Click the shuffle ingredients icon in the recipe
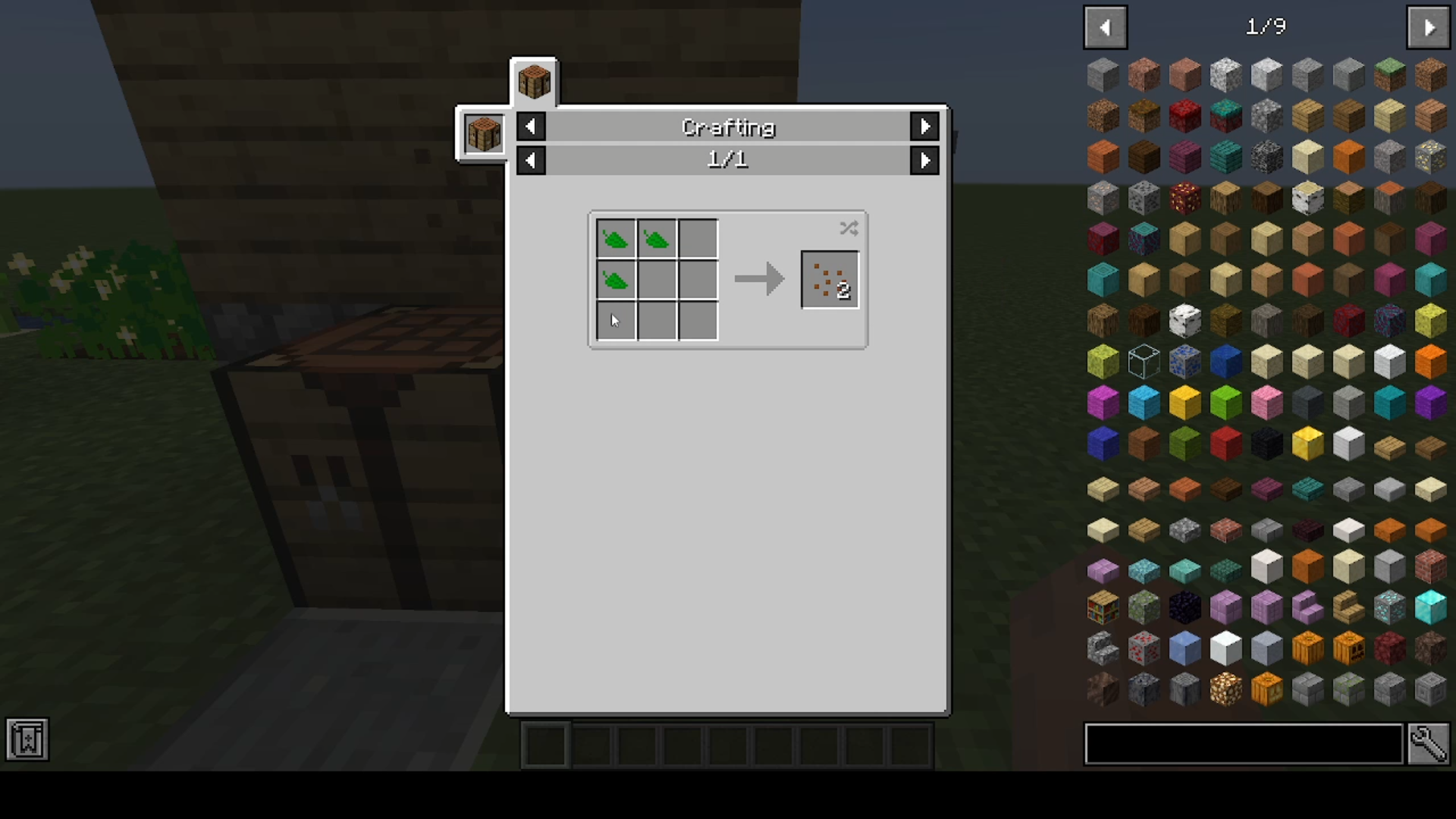The height and width of the screenshot is (819, 1456). [849, 228]
